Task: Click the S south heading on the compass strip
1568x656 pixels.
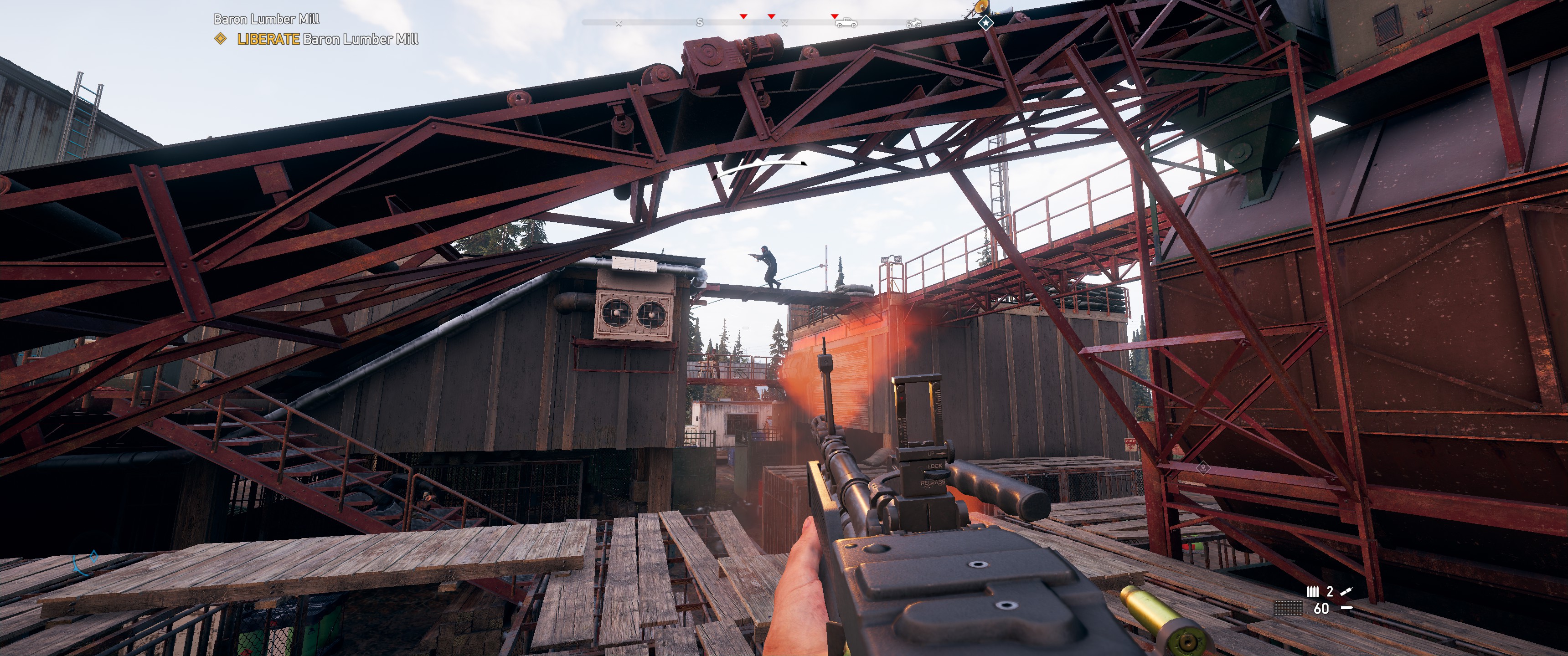Action: pyautogui.click(x=700, y=23)
